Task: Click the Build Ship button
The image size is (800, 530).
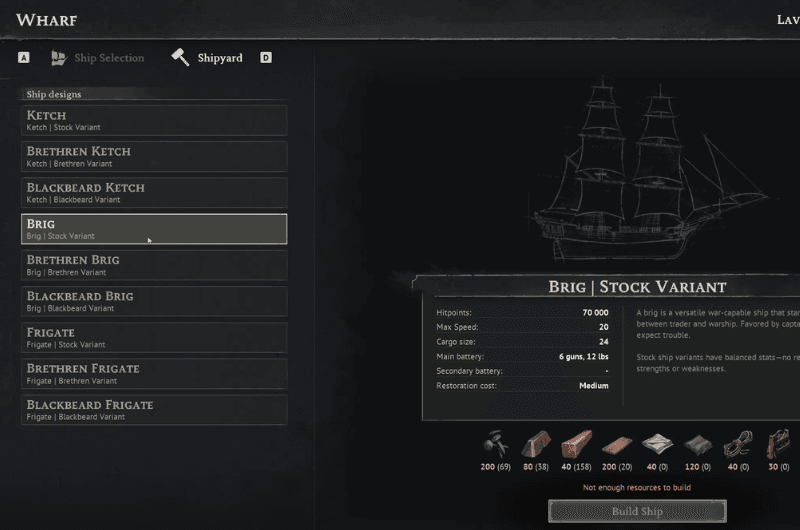Action: coord(637,512)
